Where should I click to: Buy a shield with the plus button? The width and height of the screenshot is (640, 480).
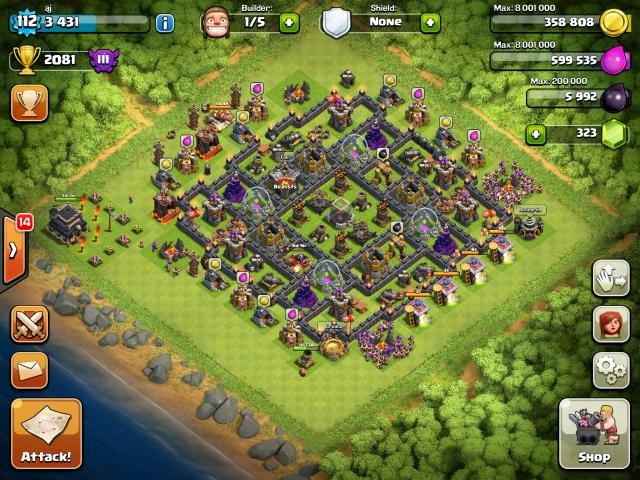pyautogui.click(x=430, y=22)
